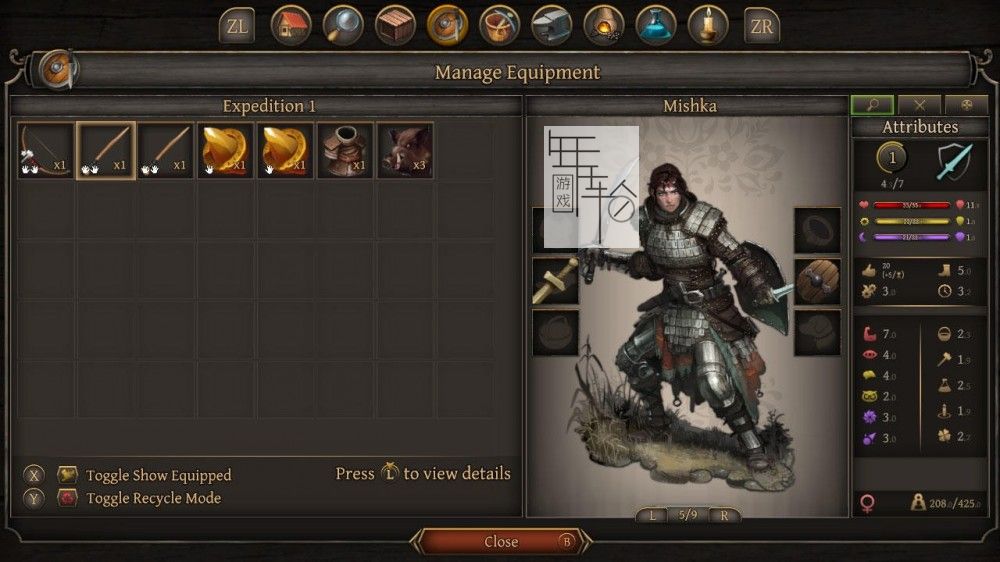Select the bow item in the inventory
This screenshot has height=562, width=1000.
tap(46, 151)
